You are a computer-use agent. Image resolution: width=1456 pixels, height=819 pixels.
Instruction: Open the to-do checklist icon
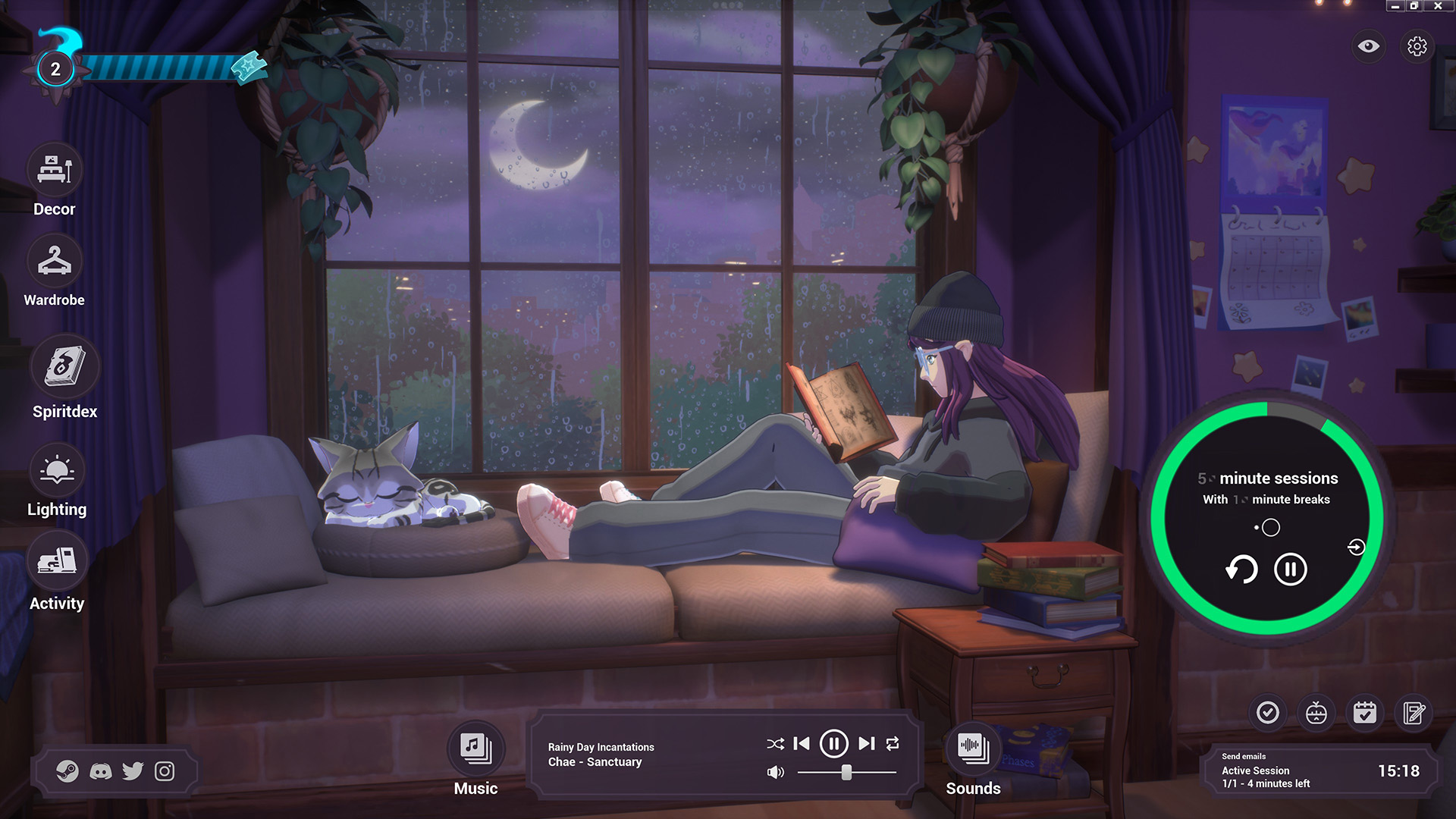tap(1269, 713)
